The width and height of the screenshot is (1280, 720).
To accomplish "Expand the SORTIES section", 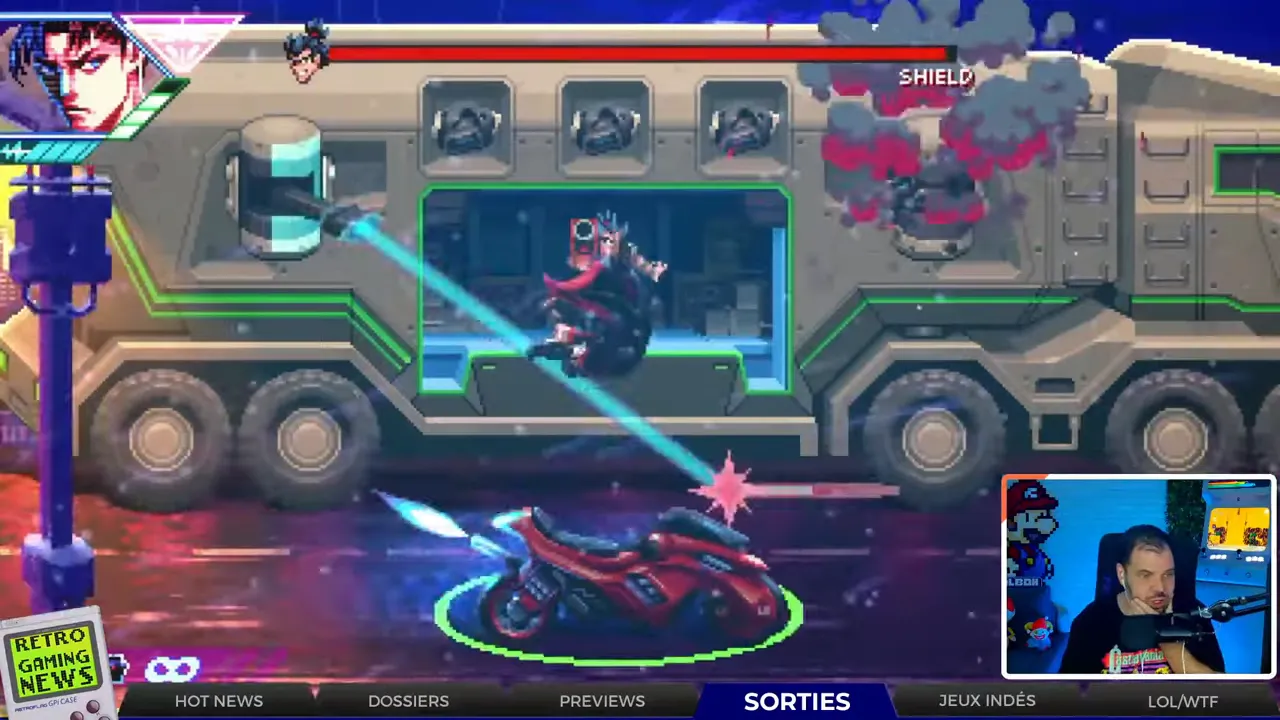I will click(x=797, y=701).
